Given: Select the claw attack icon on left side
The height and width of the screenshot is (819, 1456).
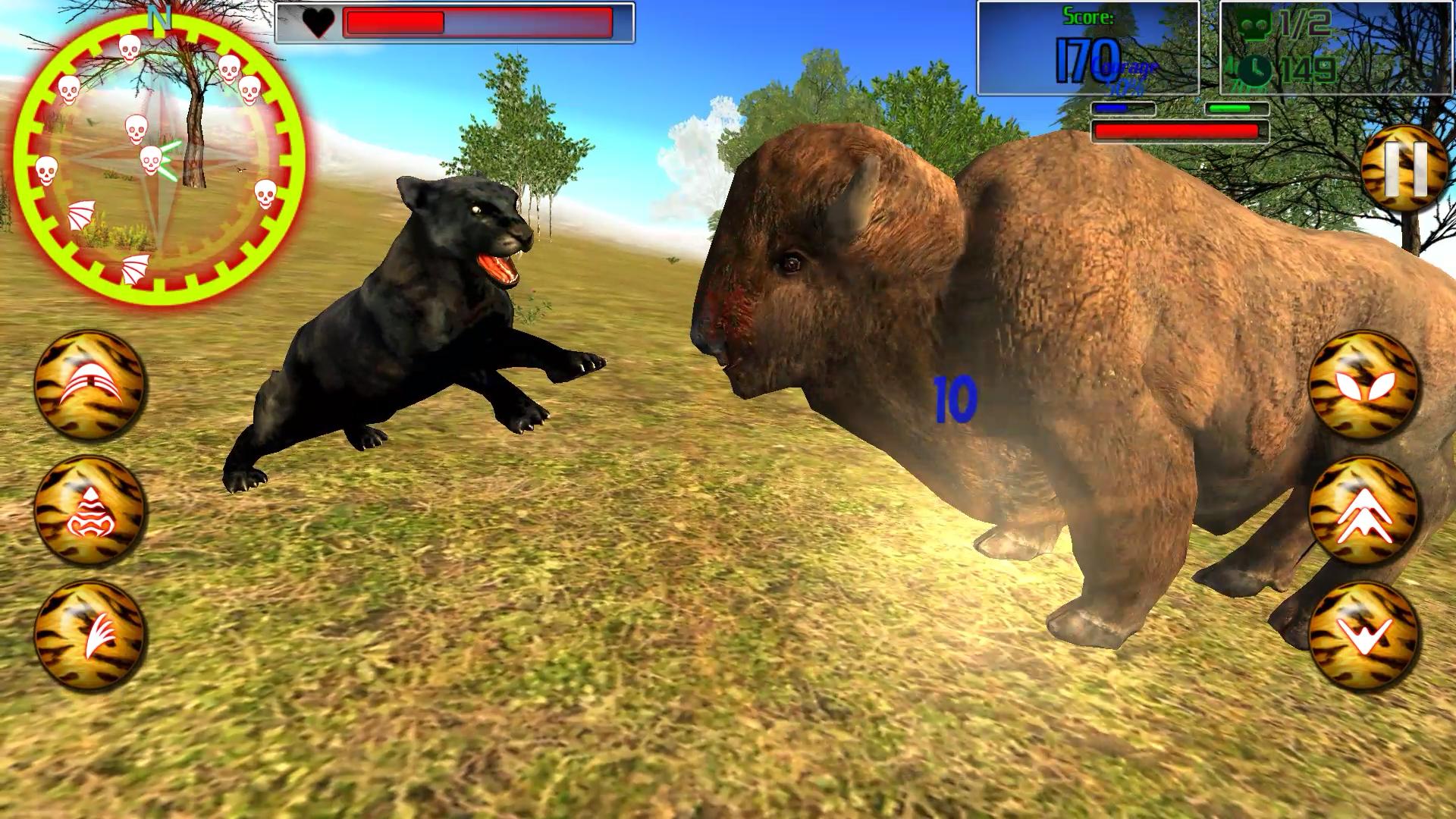Looking at the screenshot, I should click(x=87, y=383).
